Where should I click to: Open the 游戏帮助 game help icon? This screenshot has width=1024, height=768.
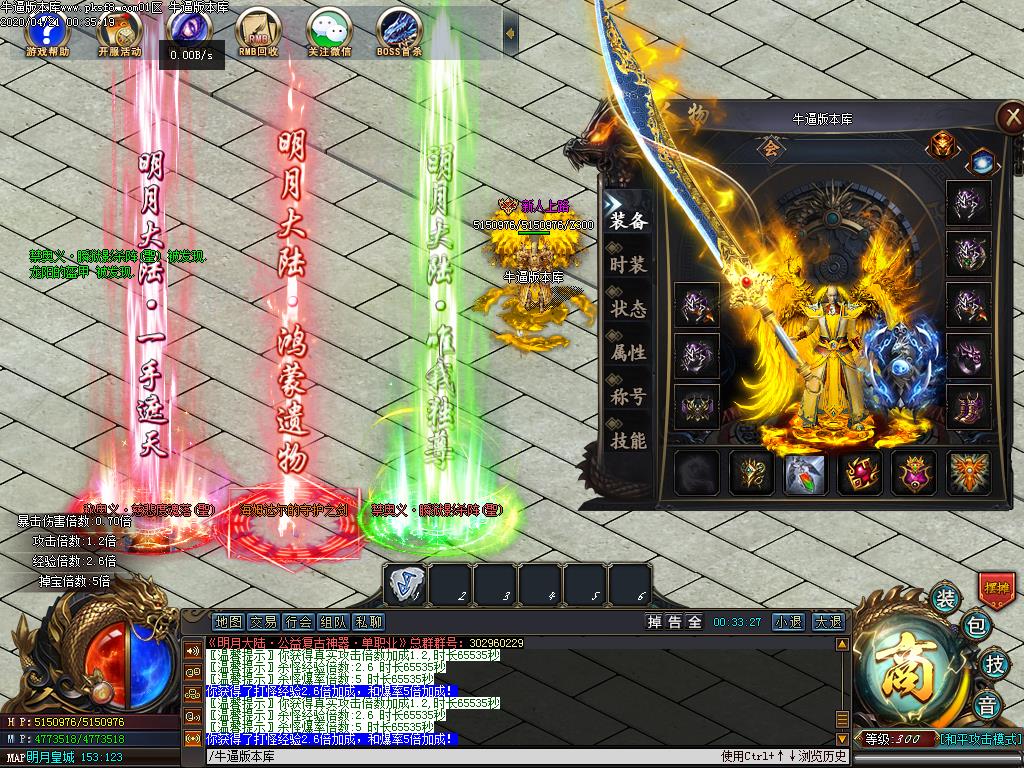pos(46,31)
